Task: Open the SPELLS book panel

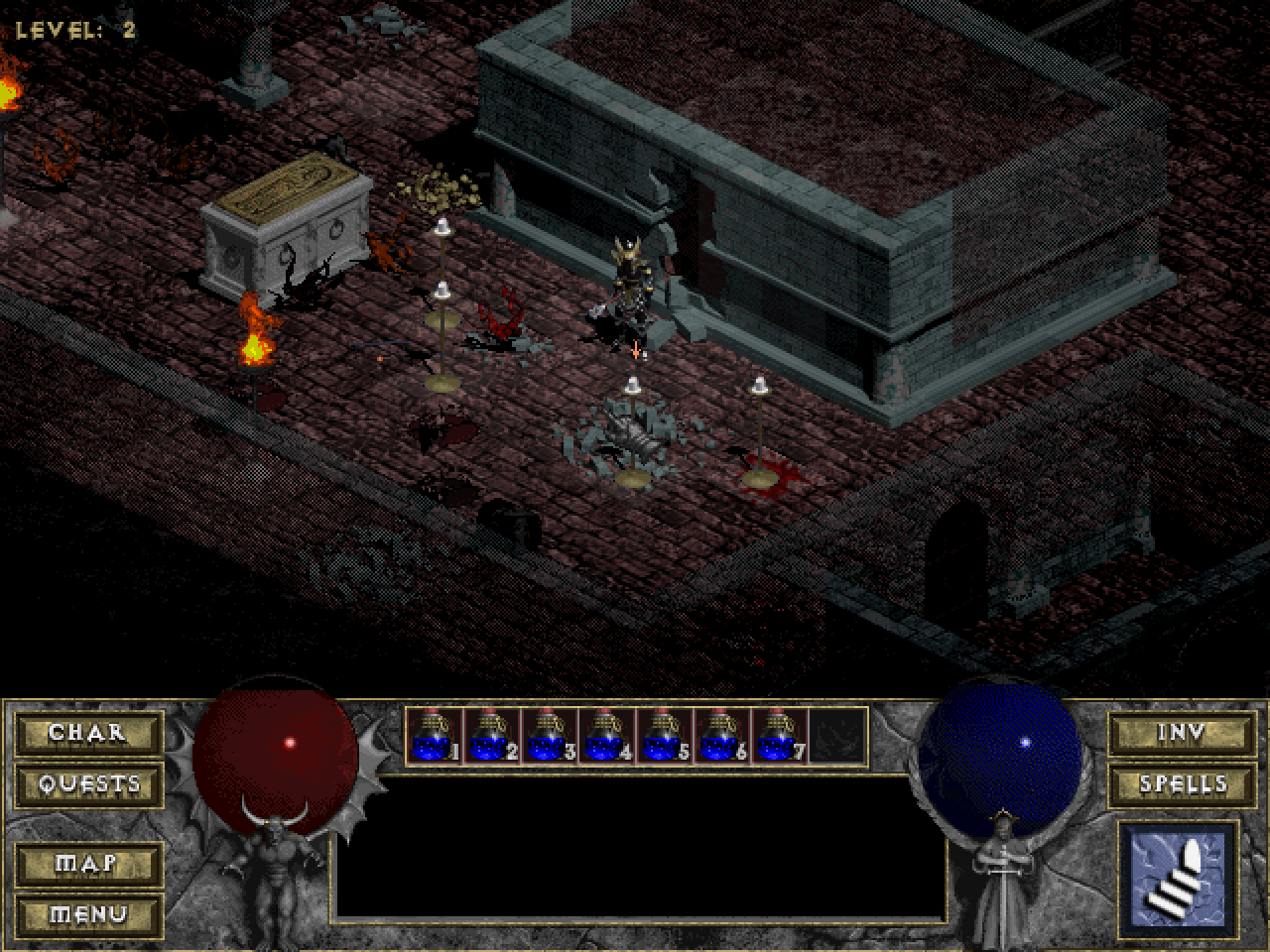Action: (x=1182, y=783)
